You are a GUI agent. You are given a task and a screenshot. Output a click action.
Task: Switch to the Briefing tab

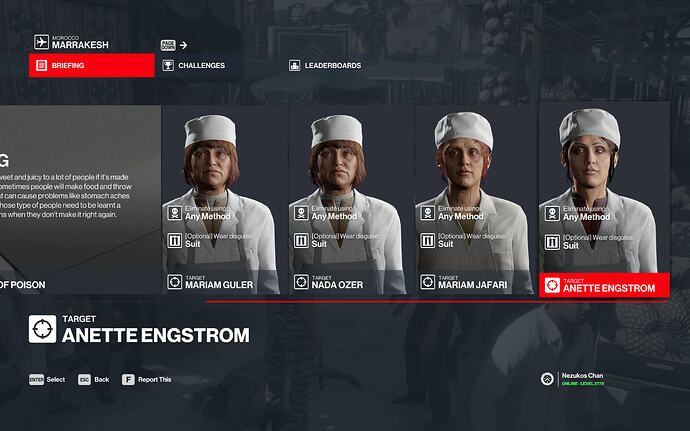[92, 66]
